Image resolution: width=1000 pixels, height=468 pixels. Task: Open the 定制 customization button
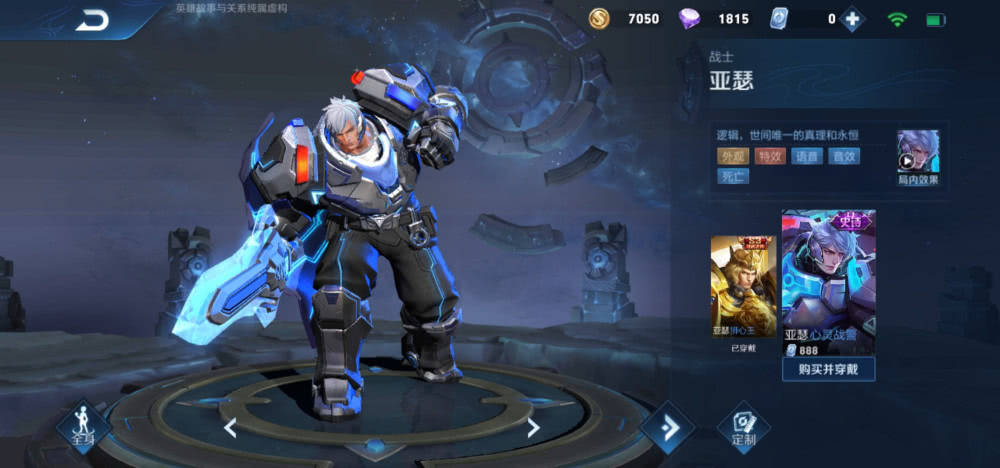point(743,427)
